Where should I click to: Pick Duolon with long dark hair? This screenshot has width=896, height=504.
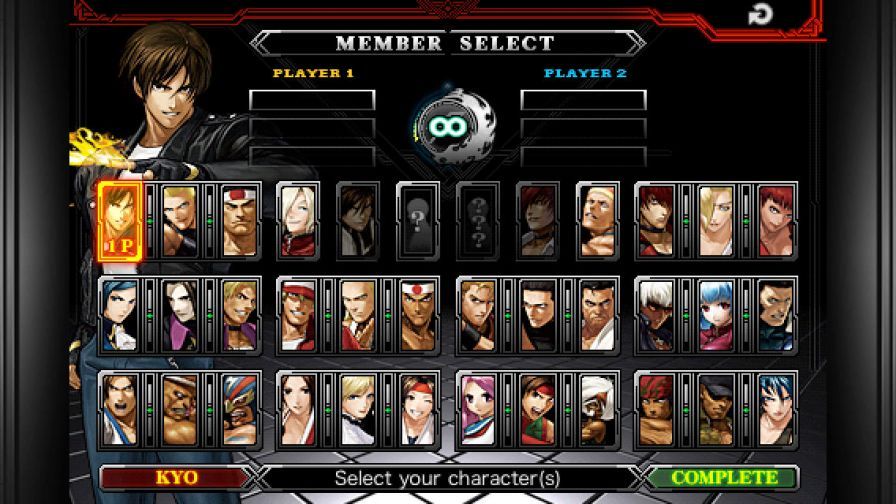pyautogui.click(x=179, y=314)
